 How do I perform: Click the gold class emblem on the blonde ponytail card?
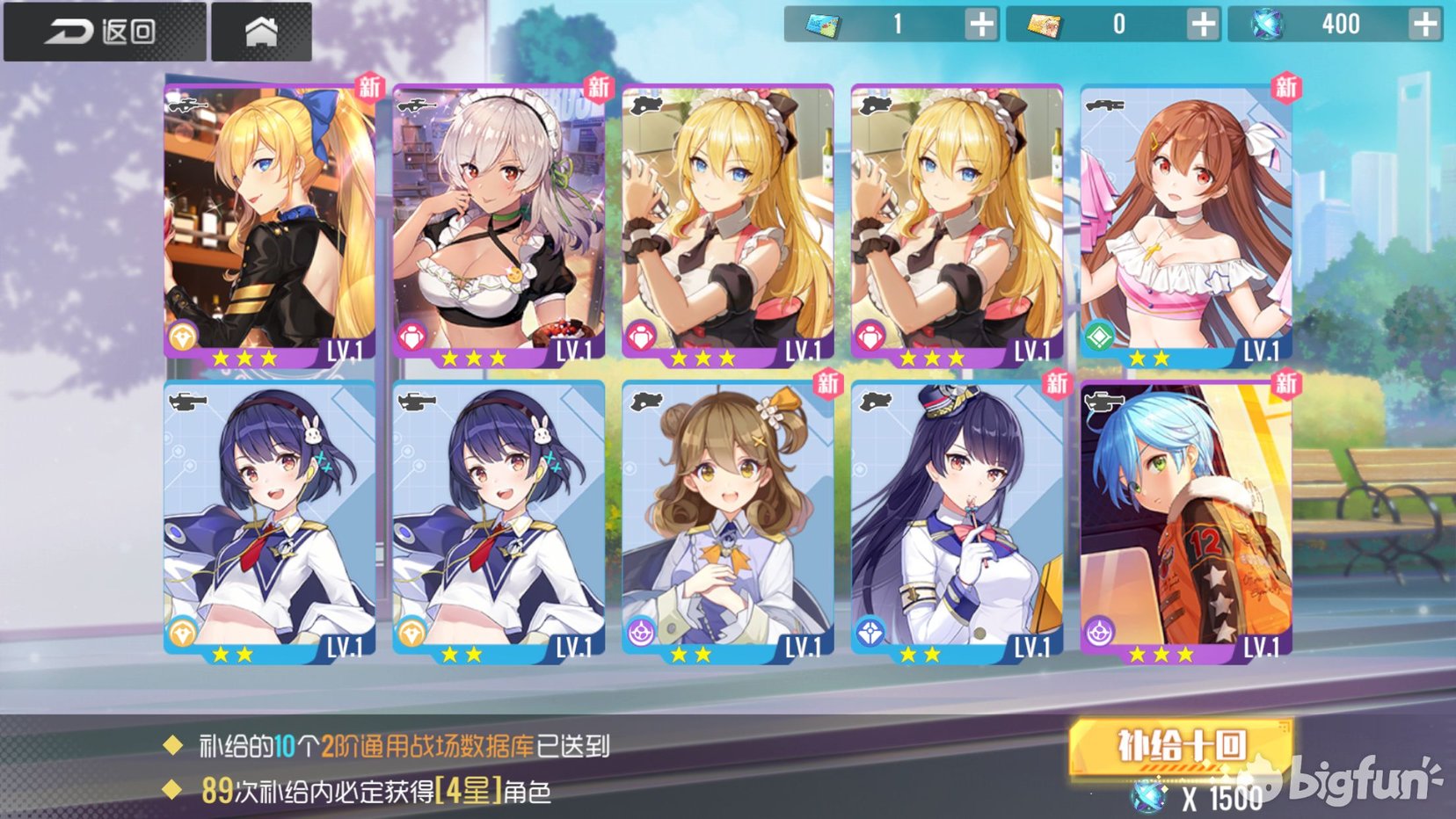point(182,333)
